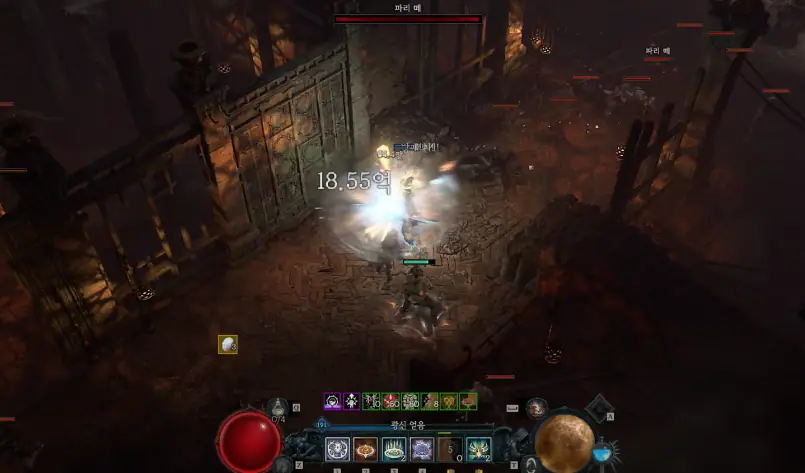Cast the ice spikes circle skill

(394, 449)
